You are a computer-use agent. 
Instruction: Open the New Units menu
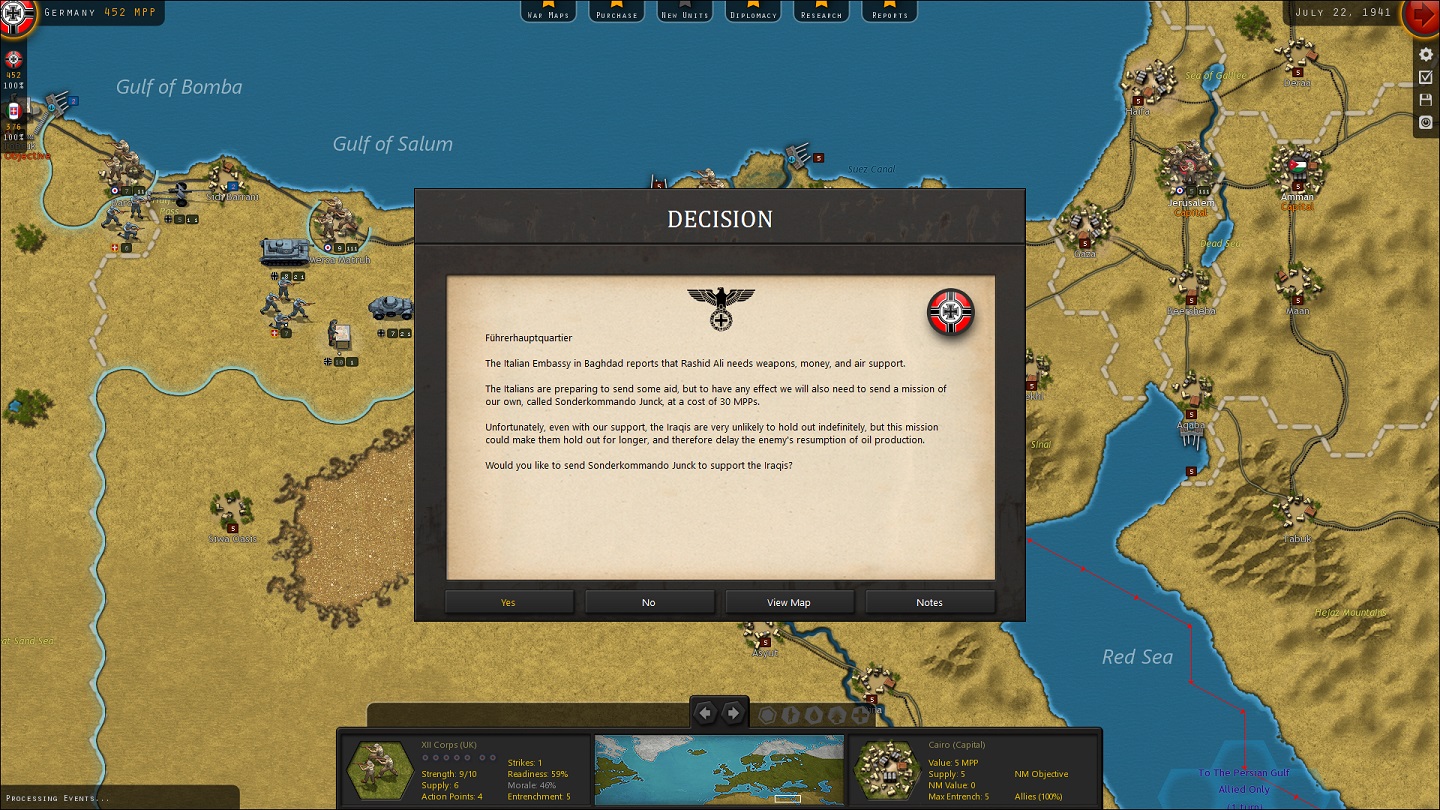point(684,11)
